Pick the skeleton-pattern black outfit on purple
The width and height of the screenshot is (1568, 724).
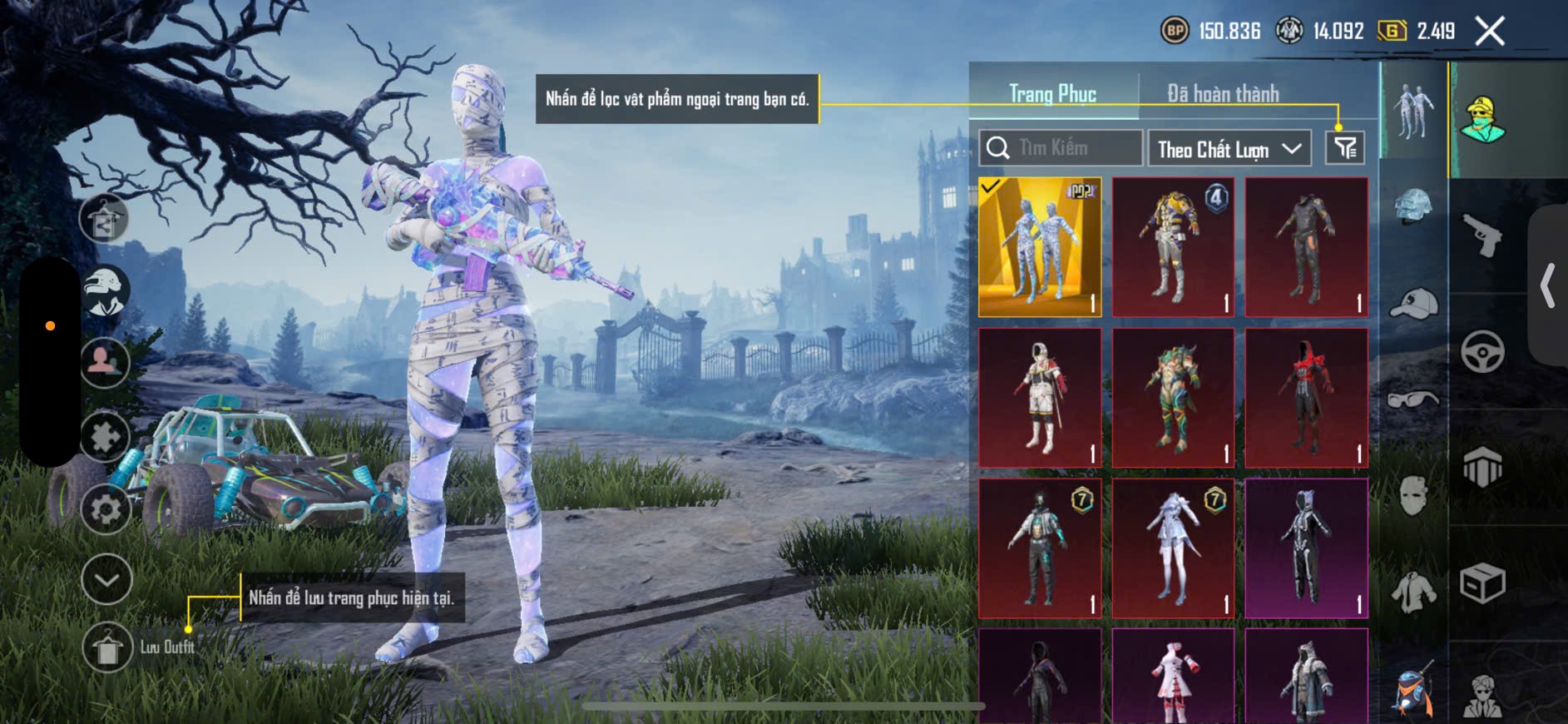[1306, 548]
